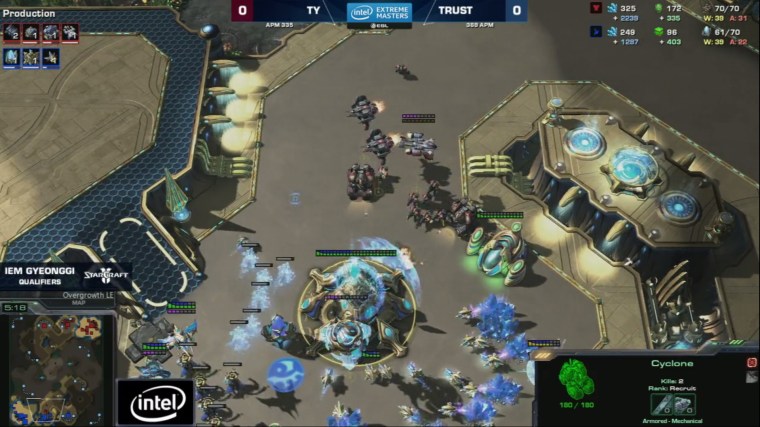This screenshot has height=427, width=760.
Task: Inspect the Cyclone weapon upgrade icon
Action: point(660,404)
